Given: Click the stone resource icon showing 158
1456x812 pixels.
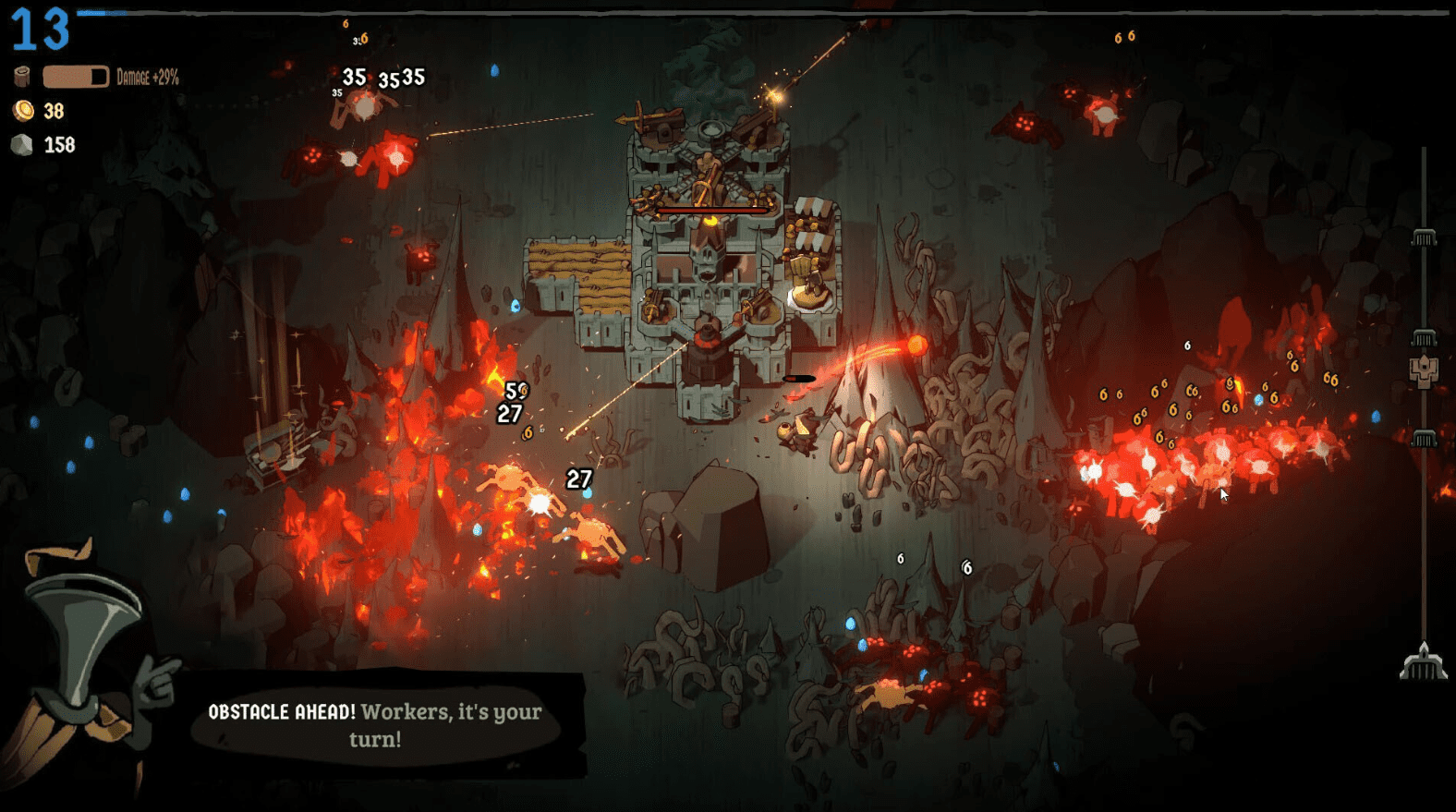Looking at the screenshot, I should [x=21, y=145].
